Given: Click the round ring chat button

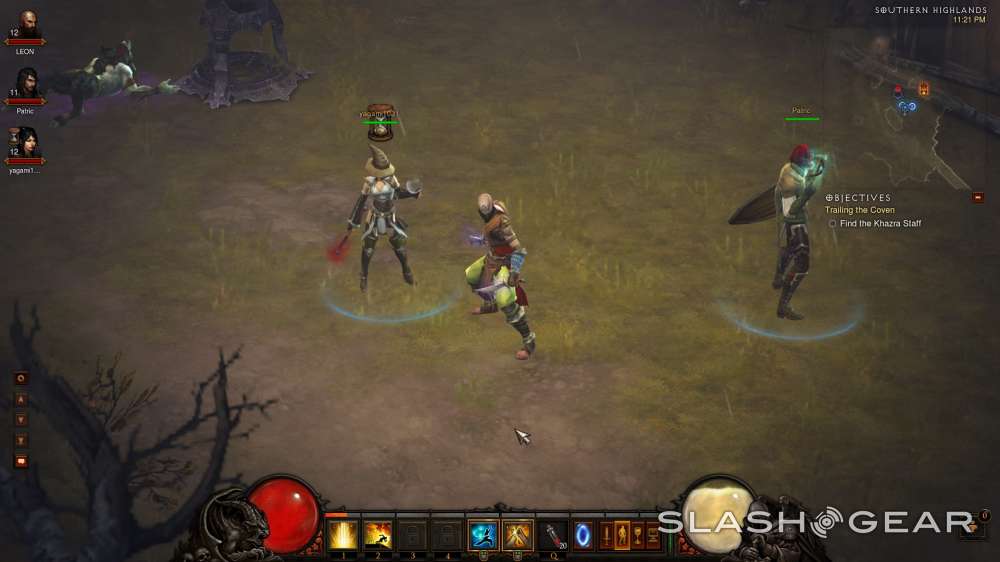Looking at the screenshot, I should (x=20, y=378).
